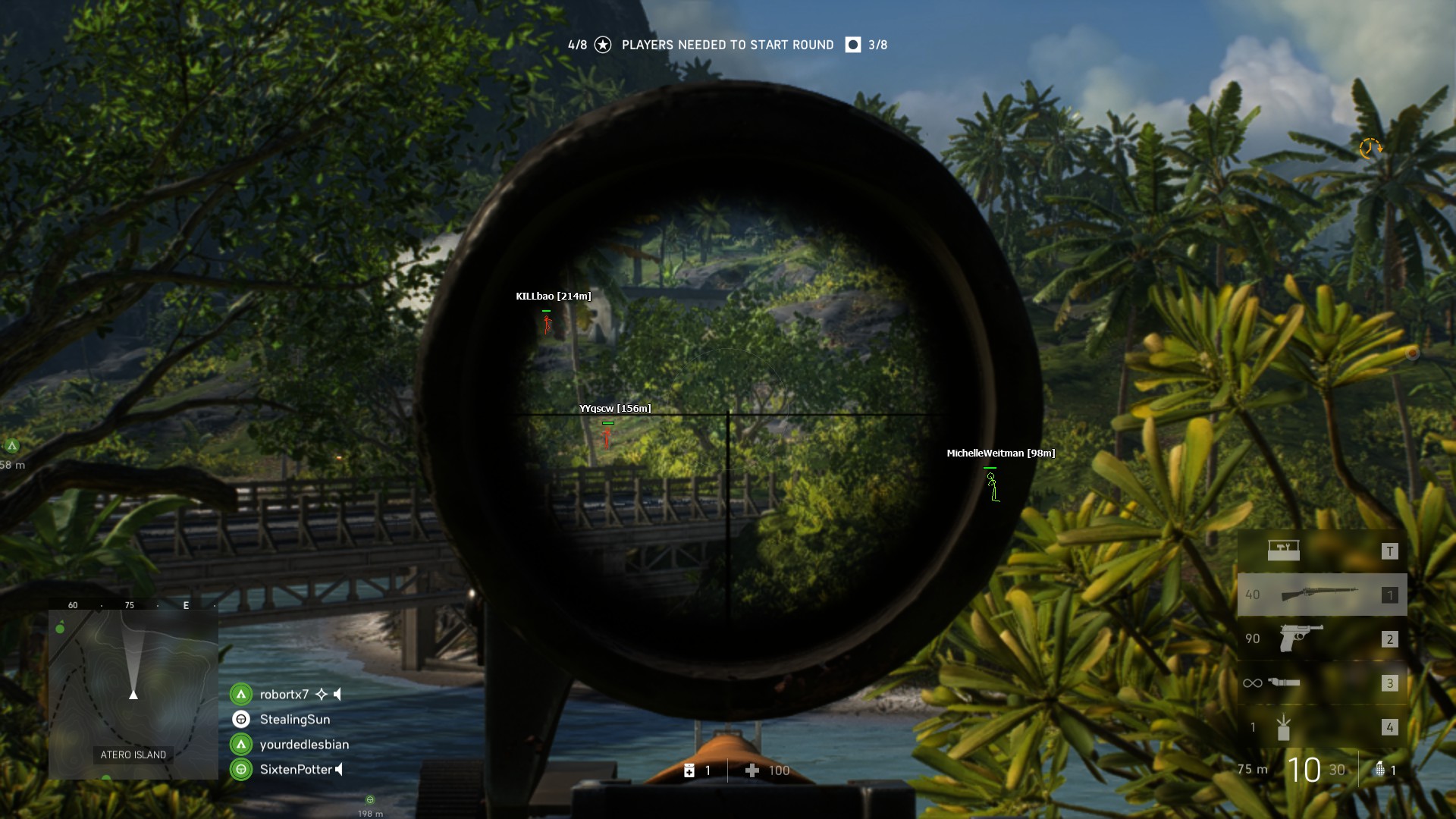Toggle the spotting diamond next to robortx7
The height and width of the screenshot is (819, 1456).
pyautogui.click(x=322, y=694)
